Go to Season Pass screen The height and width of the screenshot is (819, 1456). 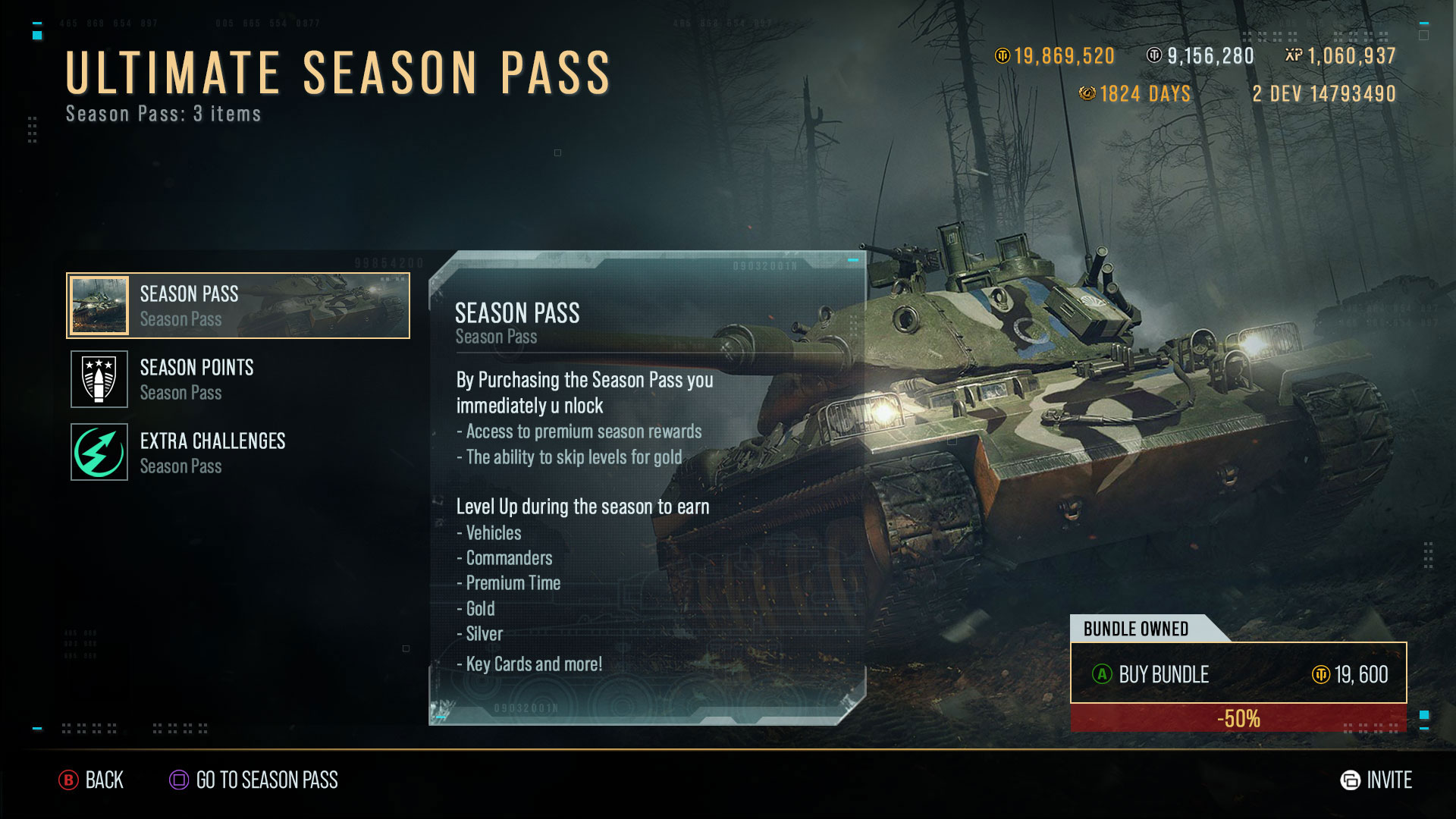tap(254, 780)
